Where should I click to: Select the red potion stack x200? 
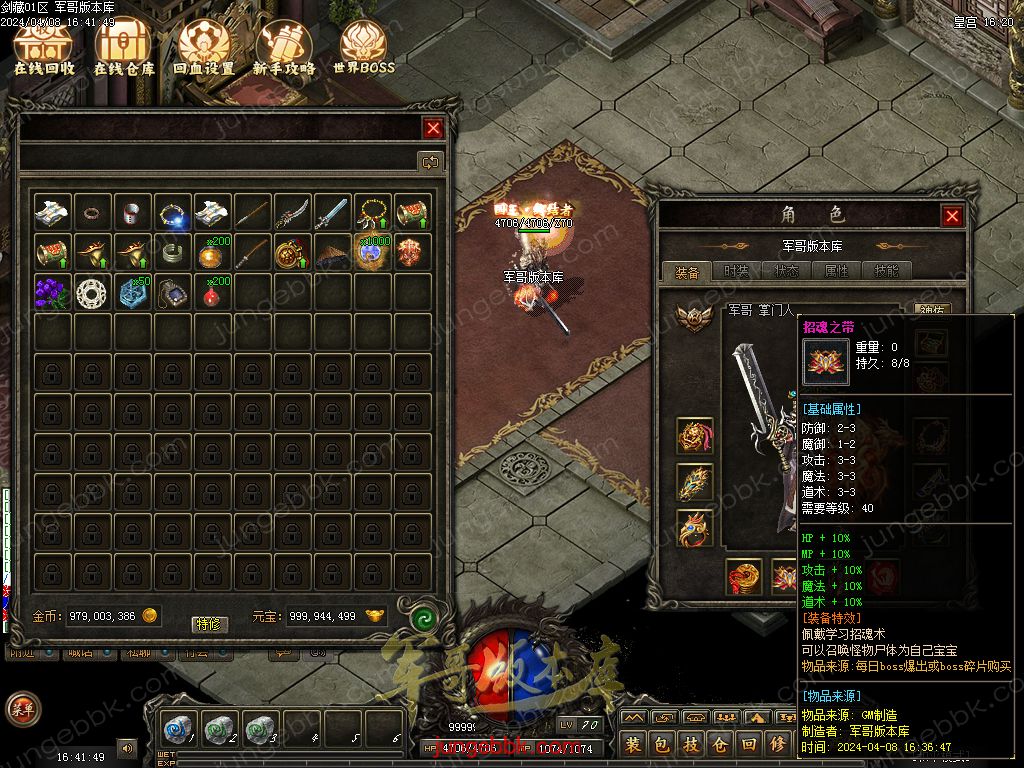(212, 292)
